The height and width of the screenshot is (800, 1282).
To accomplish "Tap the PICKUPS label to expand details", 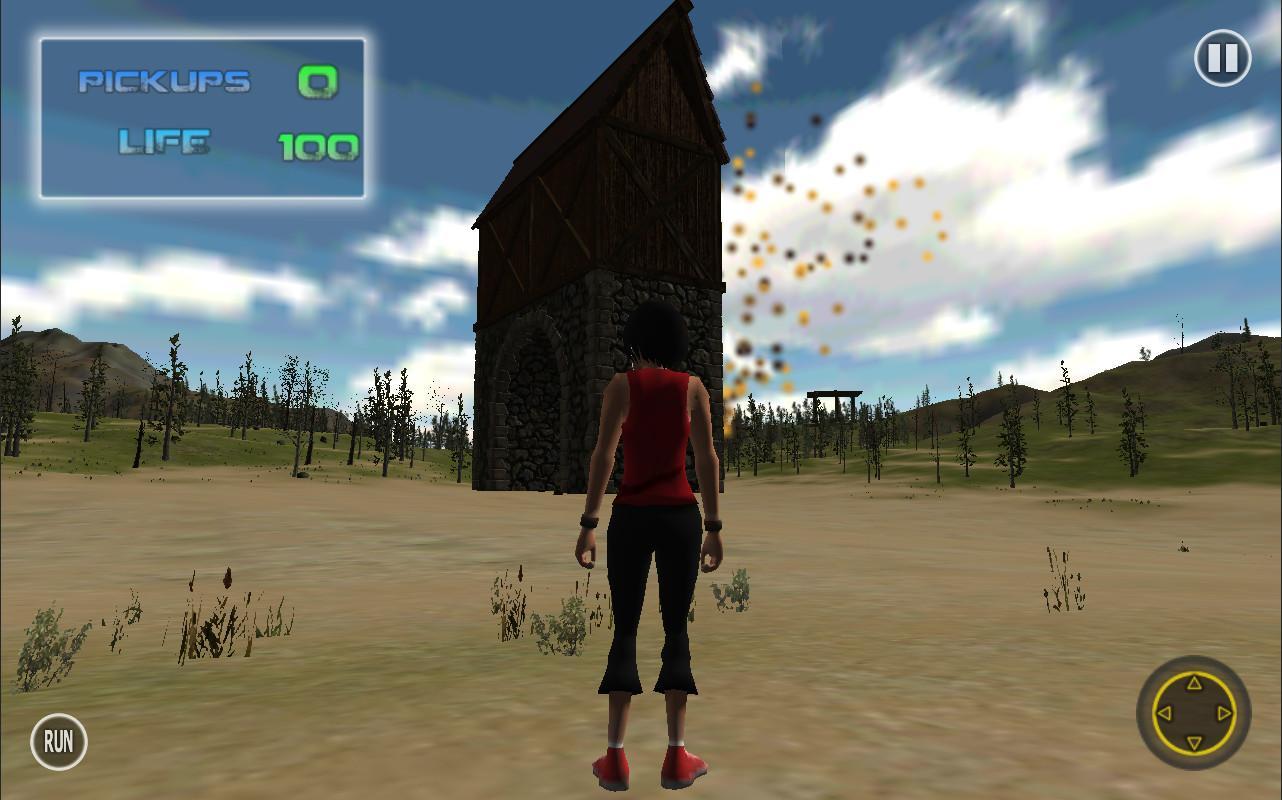I will click(x=163, y=82).
